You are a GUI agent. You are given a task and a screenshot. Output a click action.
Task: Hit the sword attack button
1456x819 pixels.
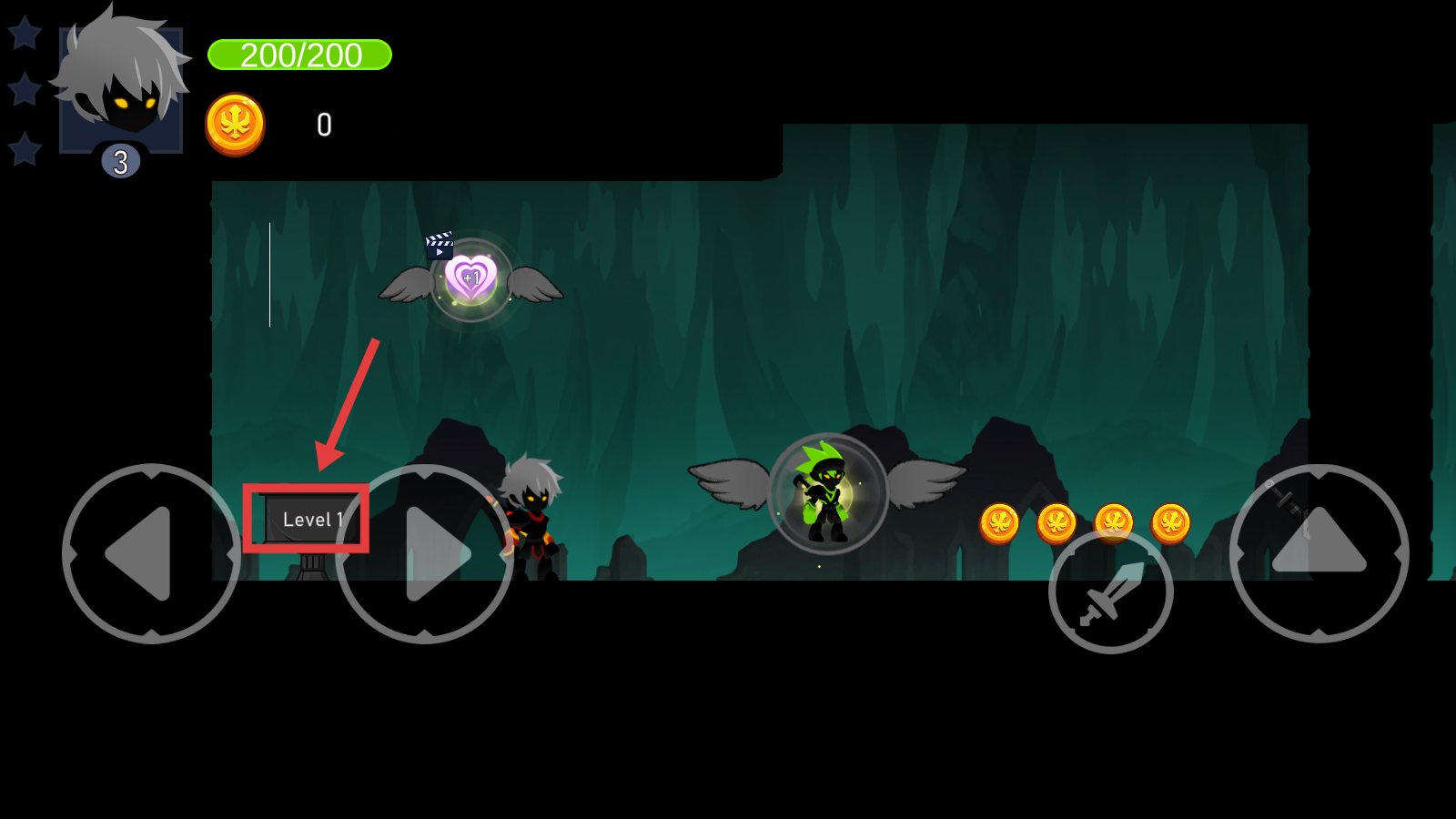tap(1110, 591)
